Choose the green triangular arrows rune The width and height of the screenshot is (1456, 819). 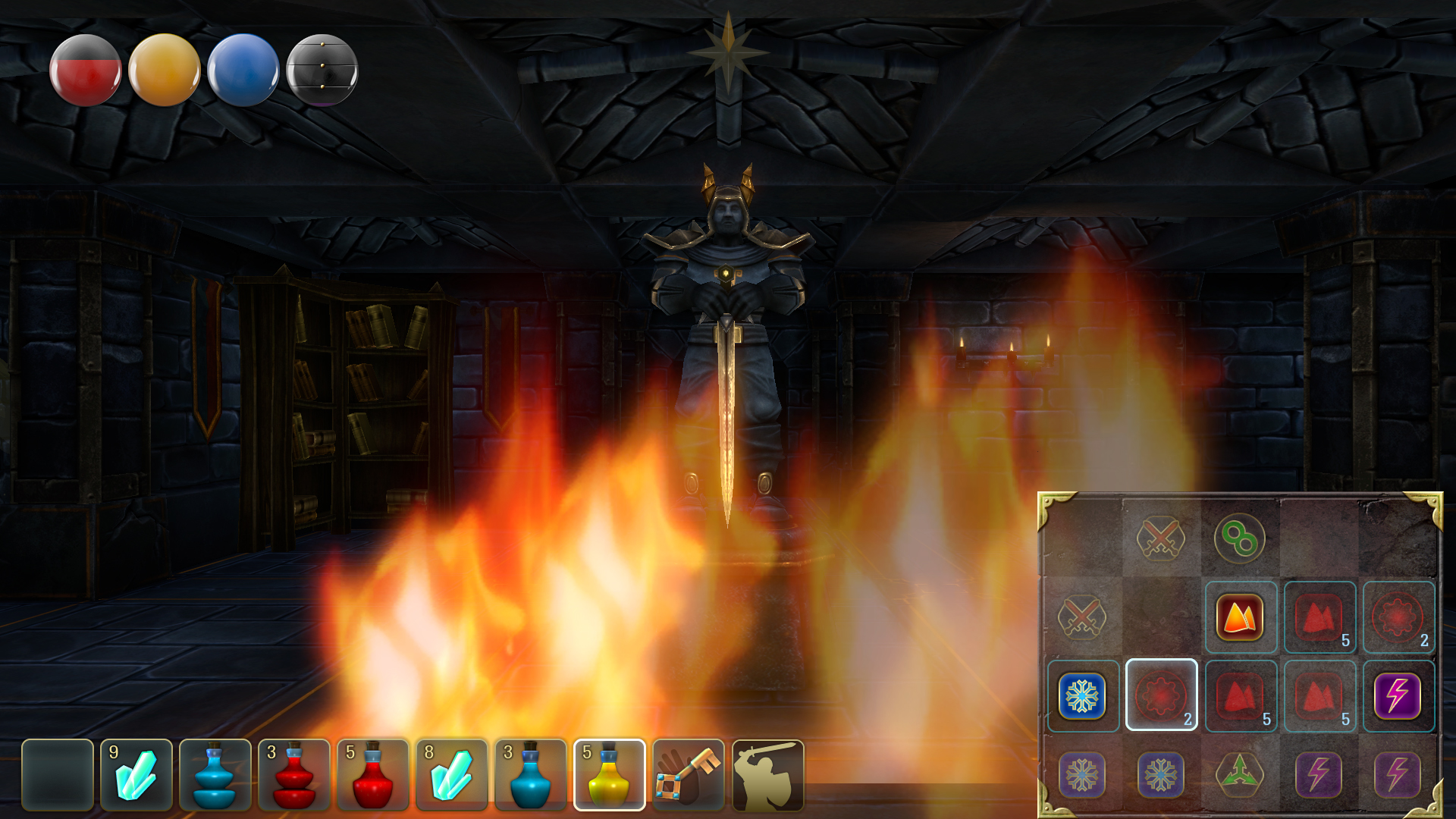(1240, 774)
